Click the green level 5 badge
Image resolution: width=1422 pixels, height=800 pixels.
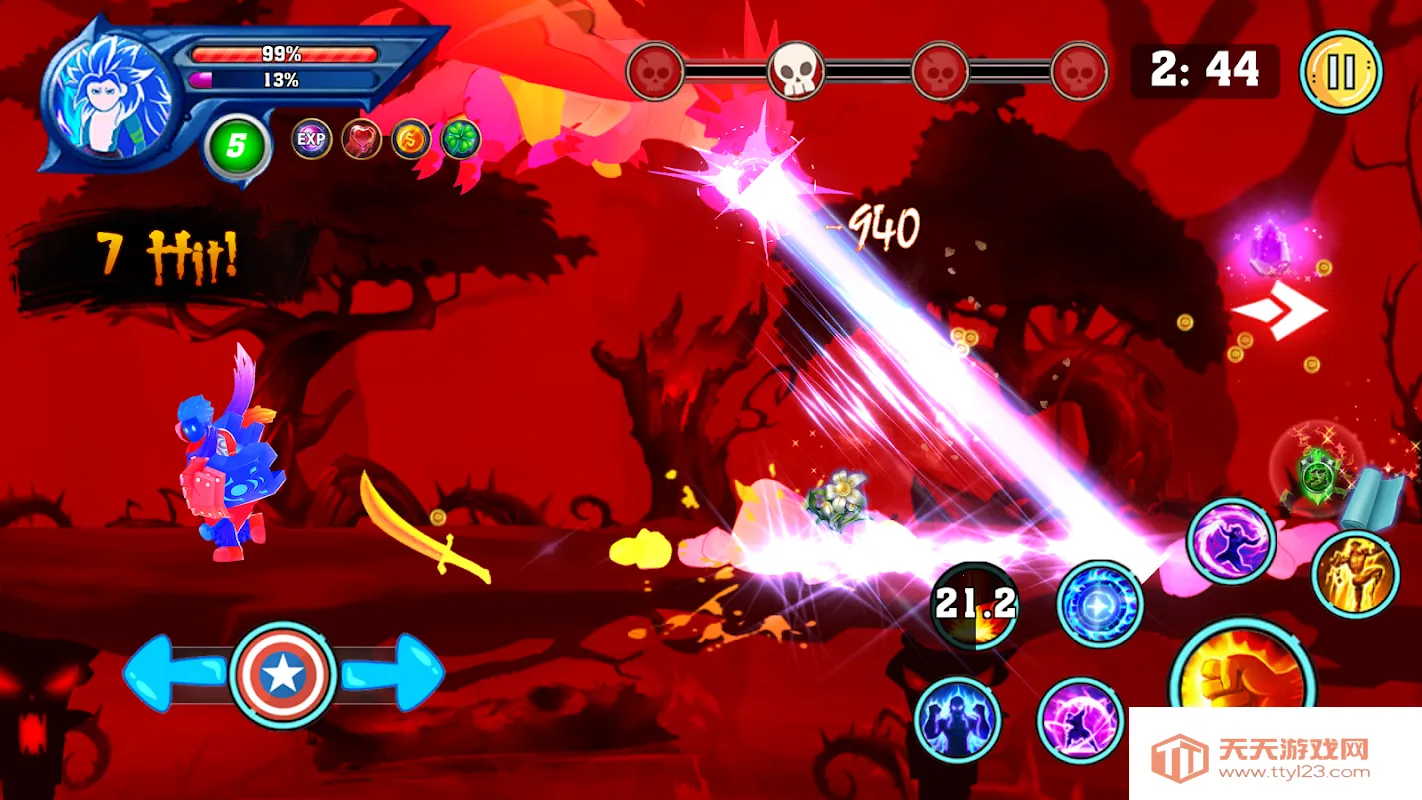pos(236,147)
